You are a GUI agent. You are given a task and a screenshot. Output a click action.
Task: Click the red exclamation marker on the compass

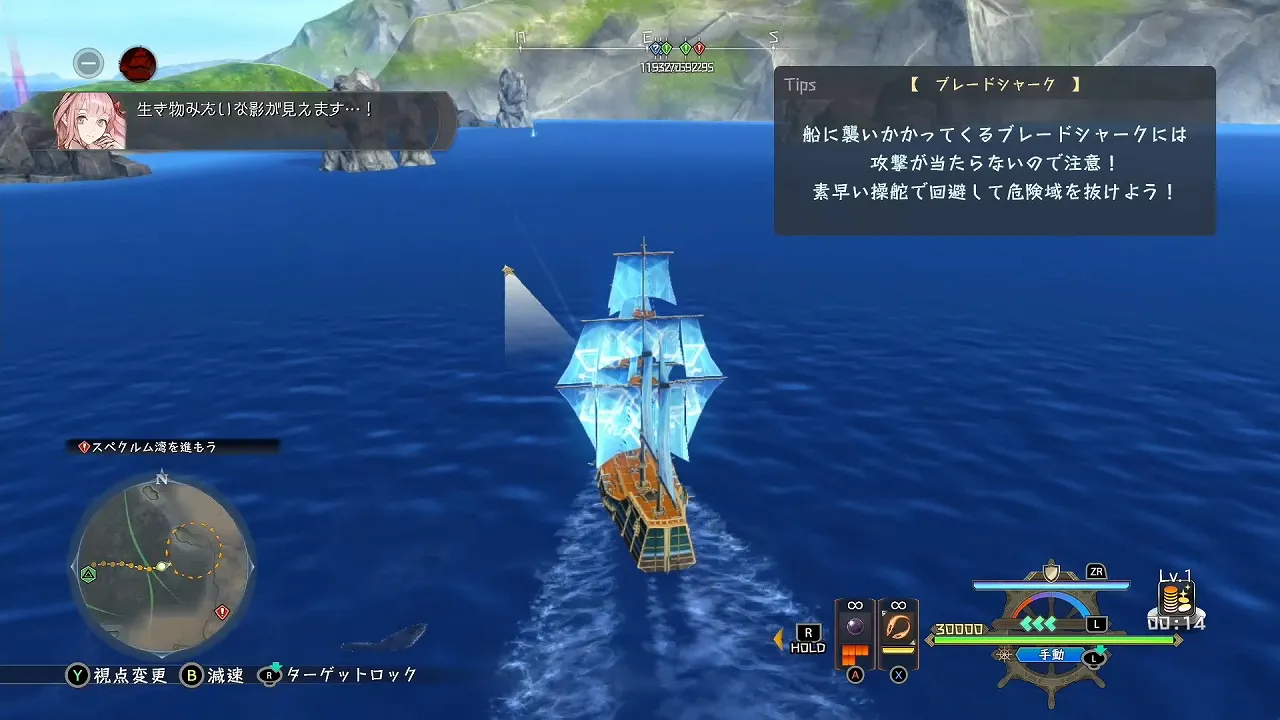pyautogui.click(x=699, y=48)
